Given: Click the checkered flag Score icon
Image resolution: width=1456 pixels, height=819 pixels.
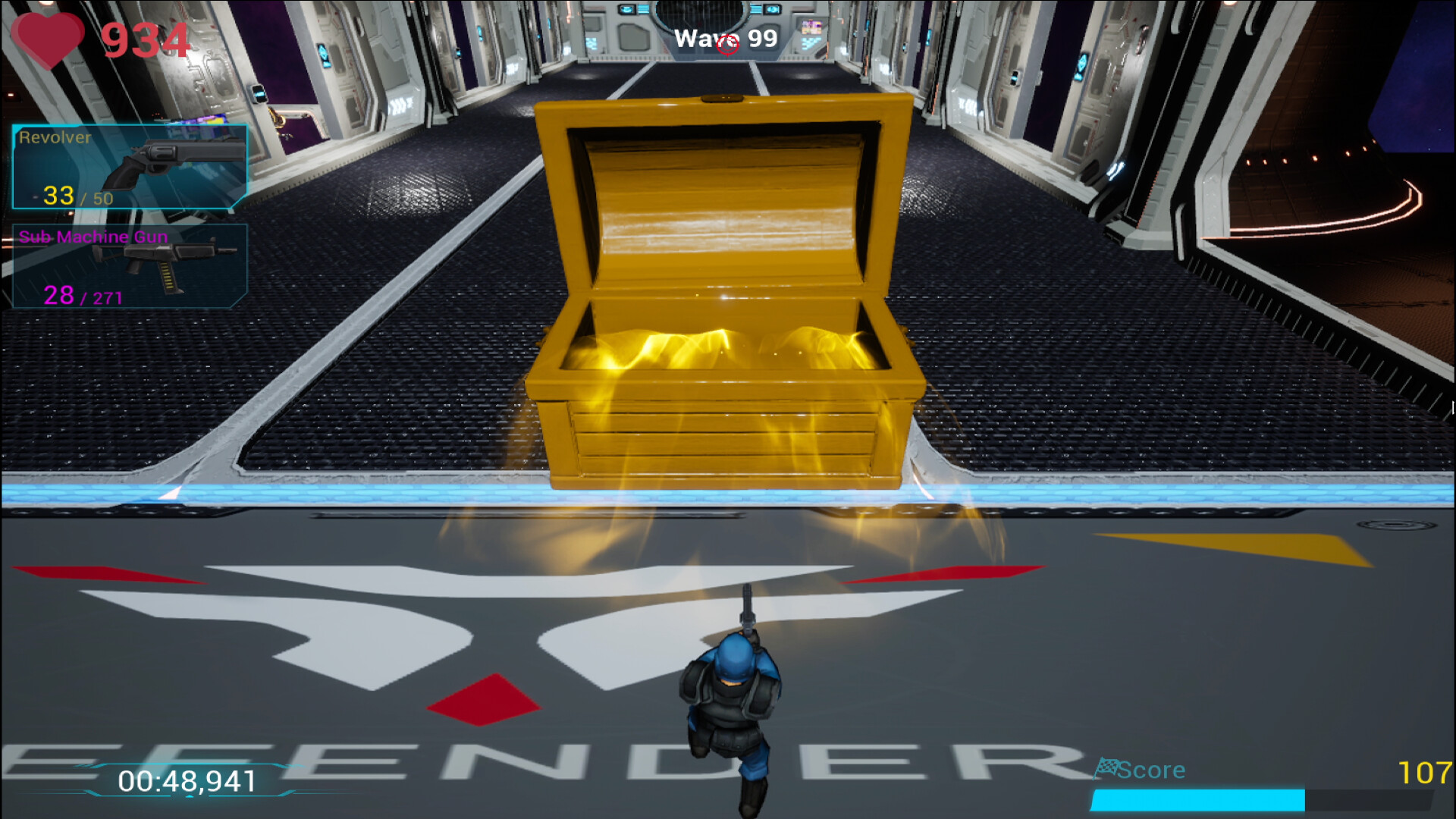Looking at the screenshot, I should [1109, 769].
